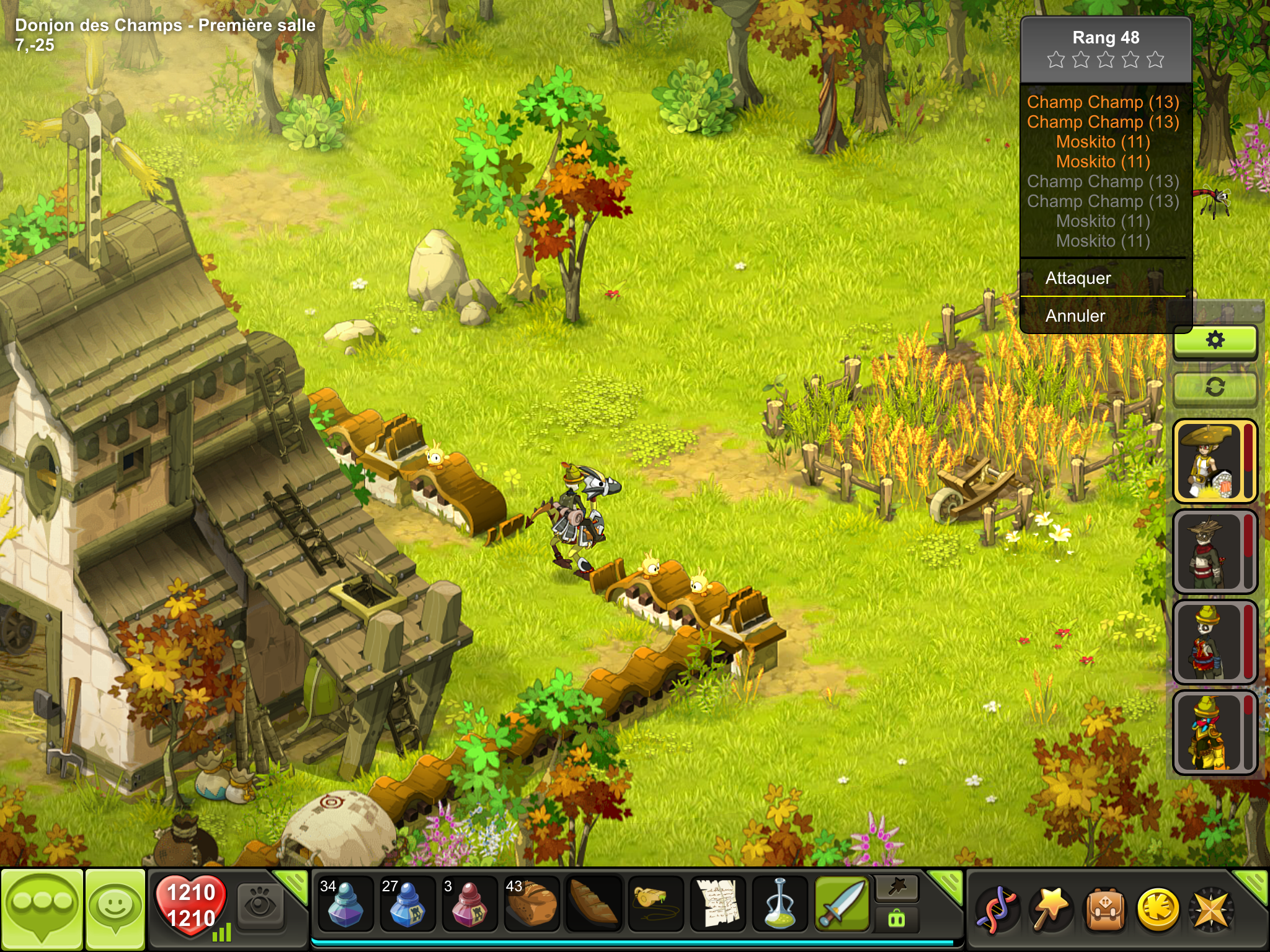Use the golden whistle item
1270x952 pixels.
pyautogui.click(x=655, y=905)
